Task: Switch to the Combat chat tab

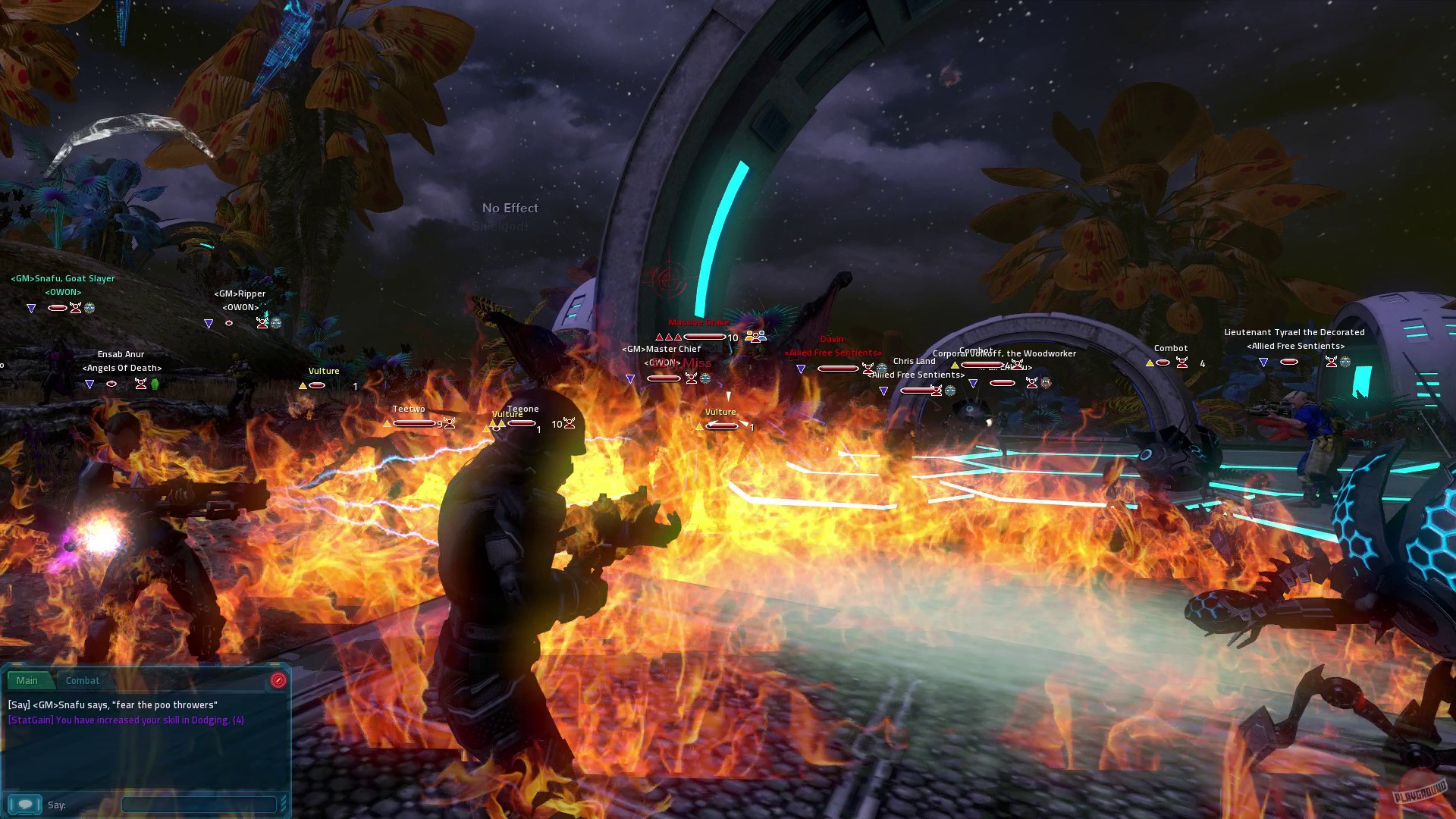Action: tap(83, 680)
